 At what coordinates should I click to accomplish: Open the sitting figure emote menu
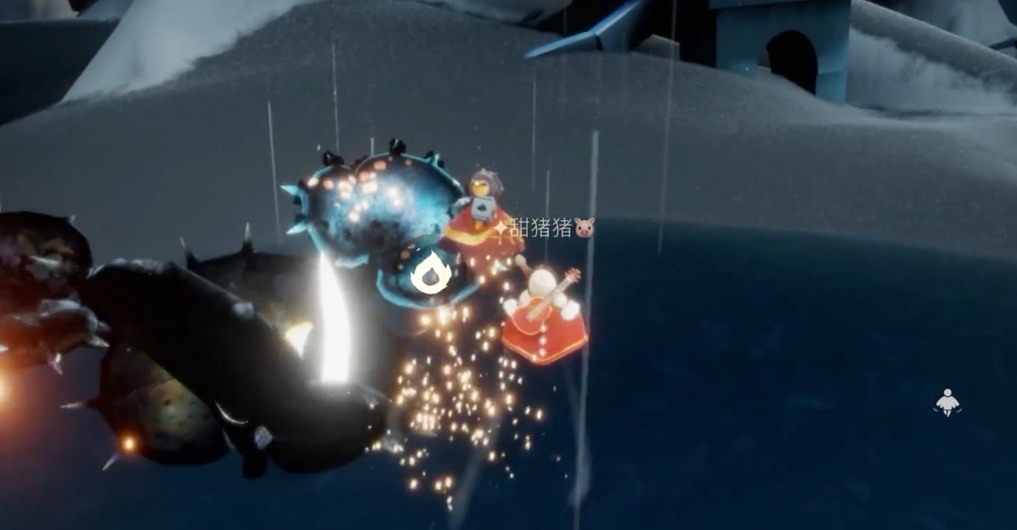946,403
